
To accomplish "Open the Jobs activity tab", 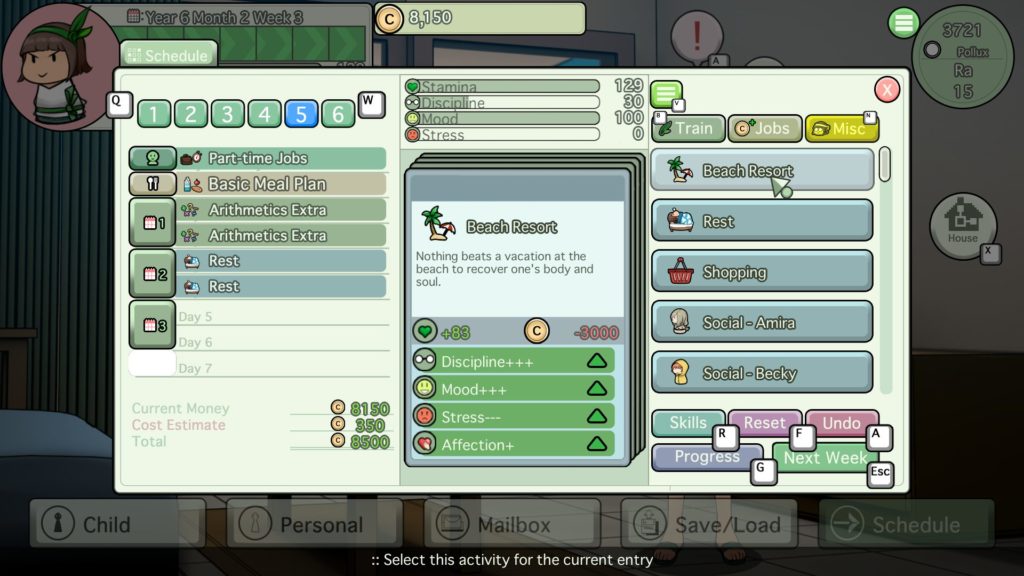I will tap(764, 128).
